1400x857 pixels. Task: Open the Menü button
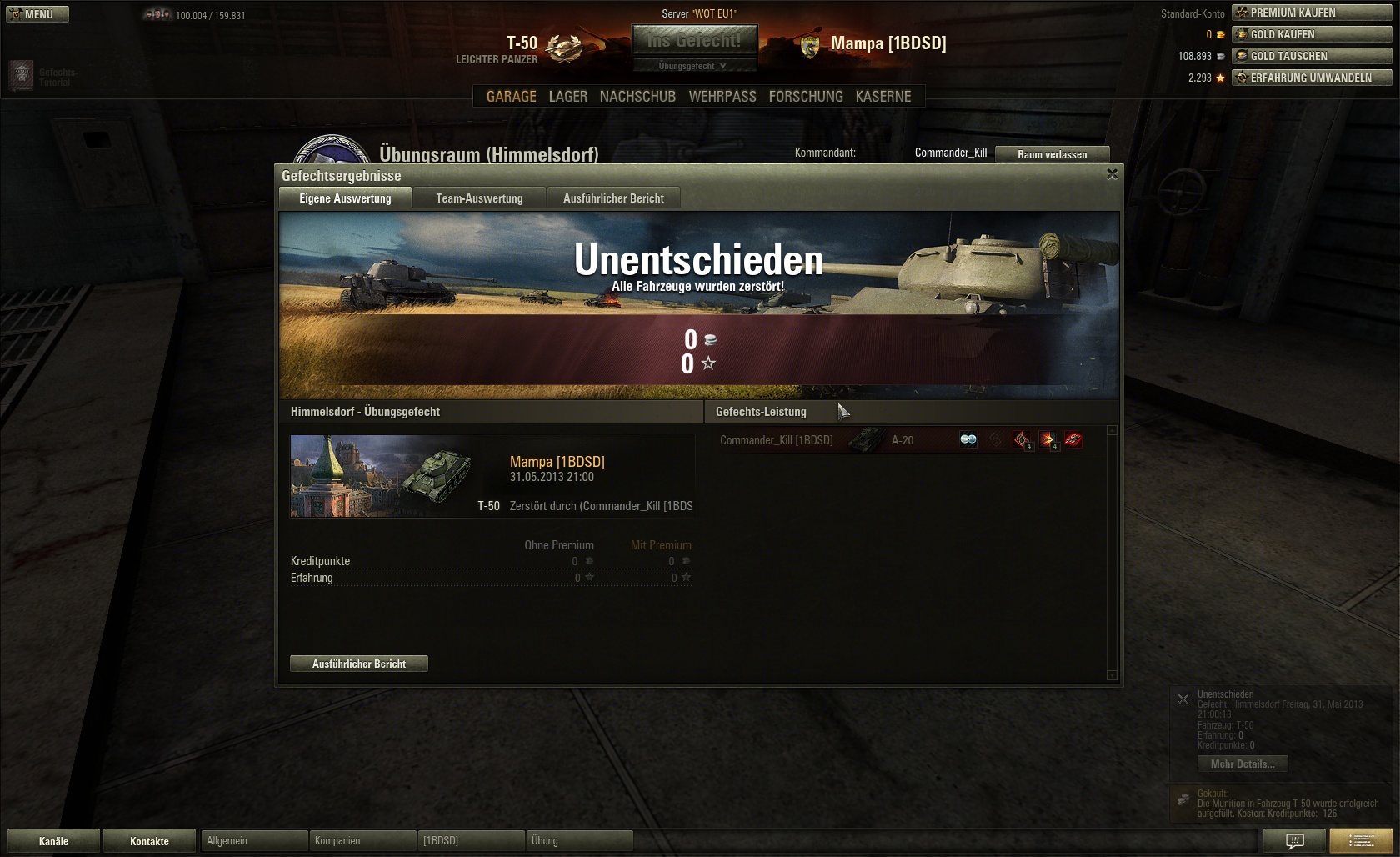tap(37, 14)
